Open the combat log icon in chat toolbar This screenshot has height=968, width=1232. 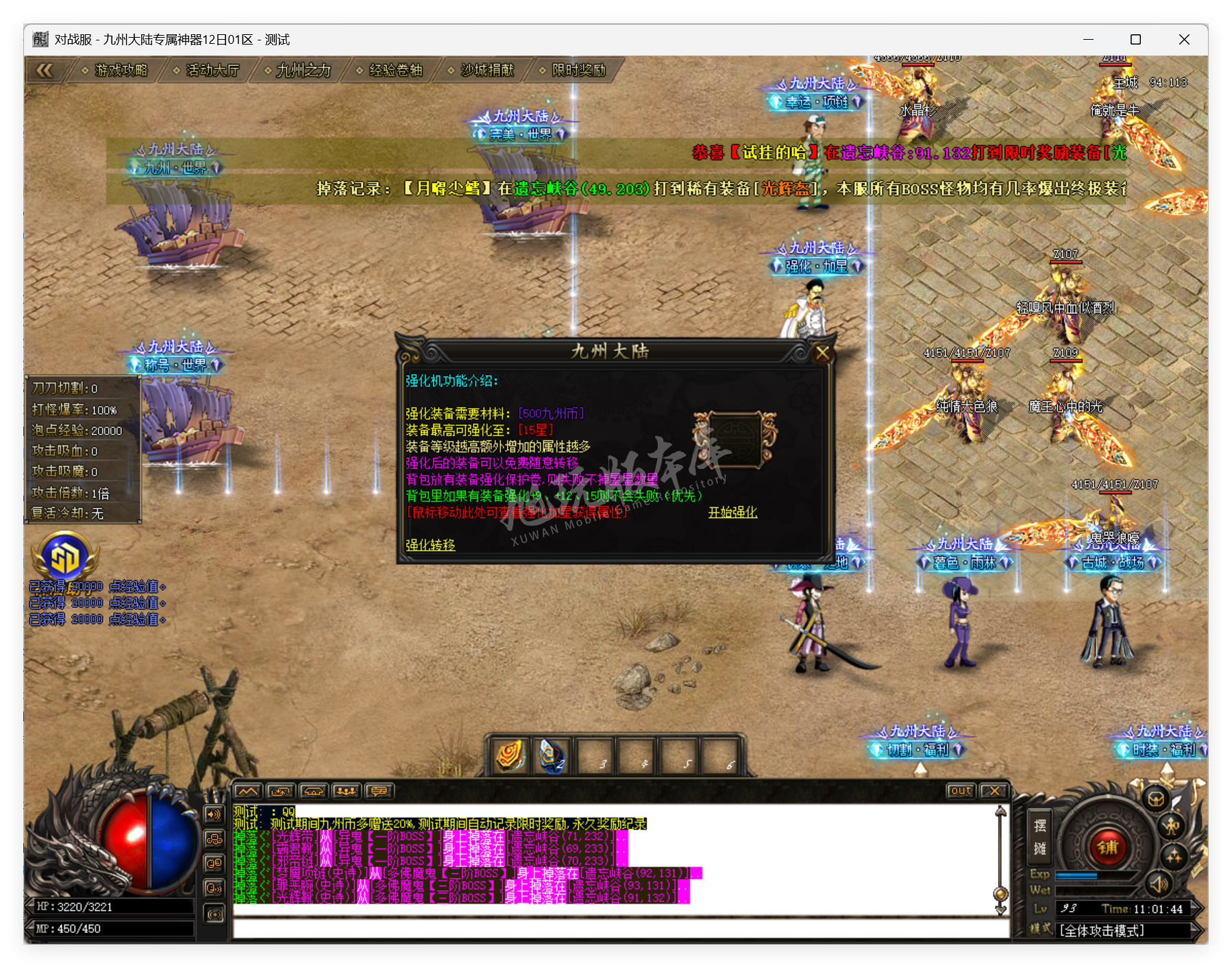[x=247, y=791]
